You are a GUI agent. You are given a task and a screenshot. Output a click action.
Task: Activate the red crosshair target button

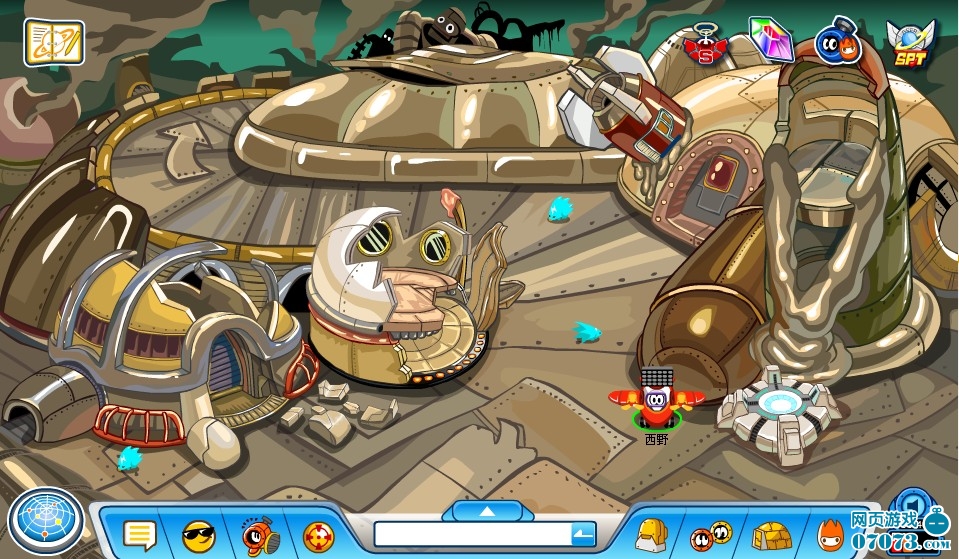click(x=319, y=535)
